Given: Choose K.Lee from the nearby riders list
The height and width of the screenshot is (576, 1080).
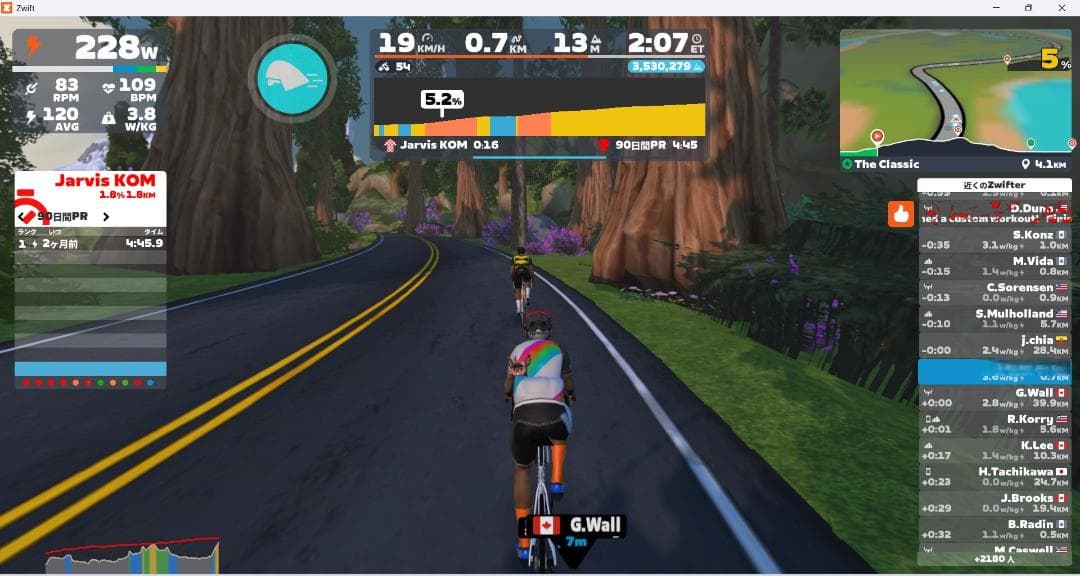Looking at the screenshot, I should tap(994, 450).
